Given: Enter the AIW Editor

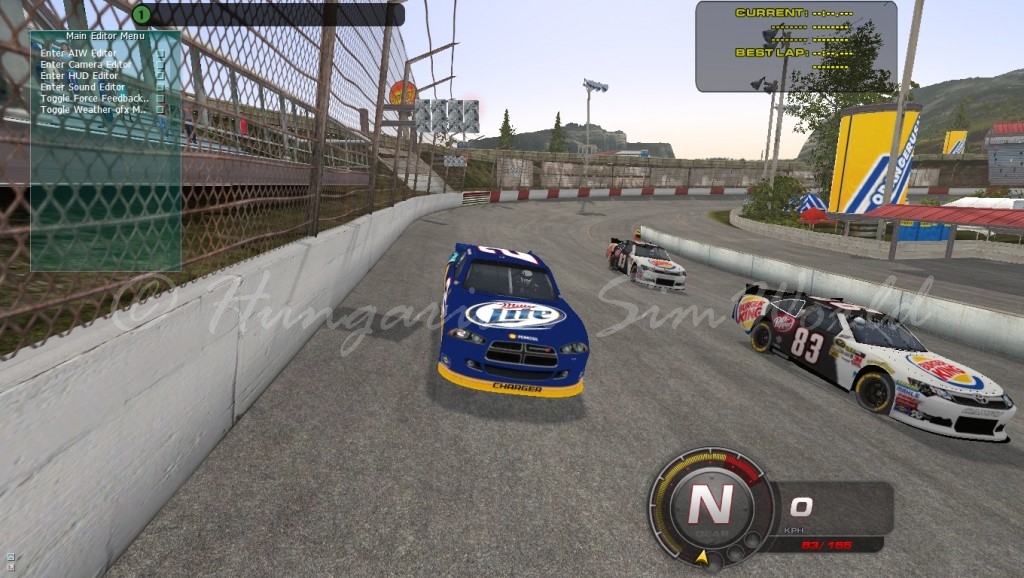Looking at the screenshot, I should tap(78, 53).
